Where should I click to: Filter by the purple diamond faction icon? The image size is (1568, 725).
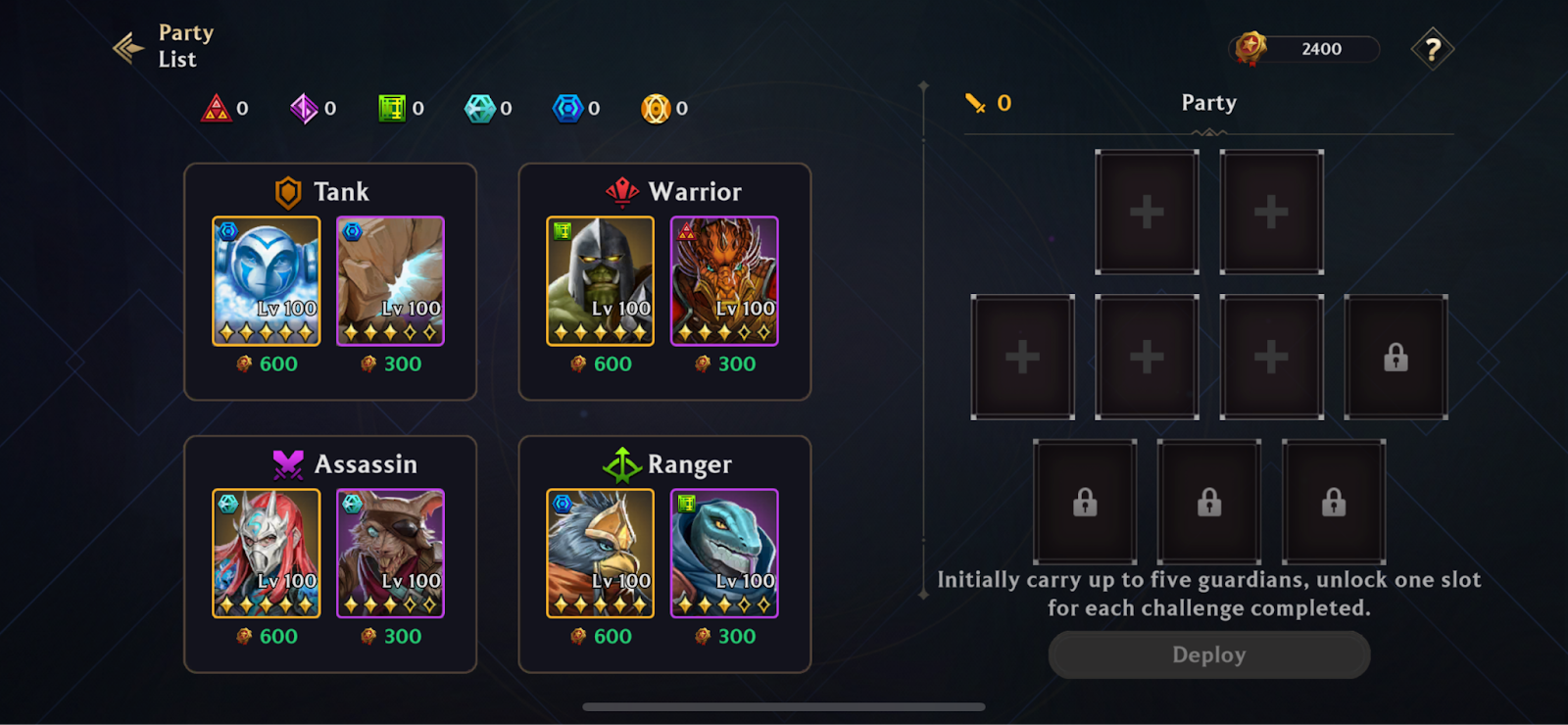tap(304, 108)
